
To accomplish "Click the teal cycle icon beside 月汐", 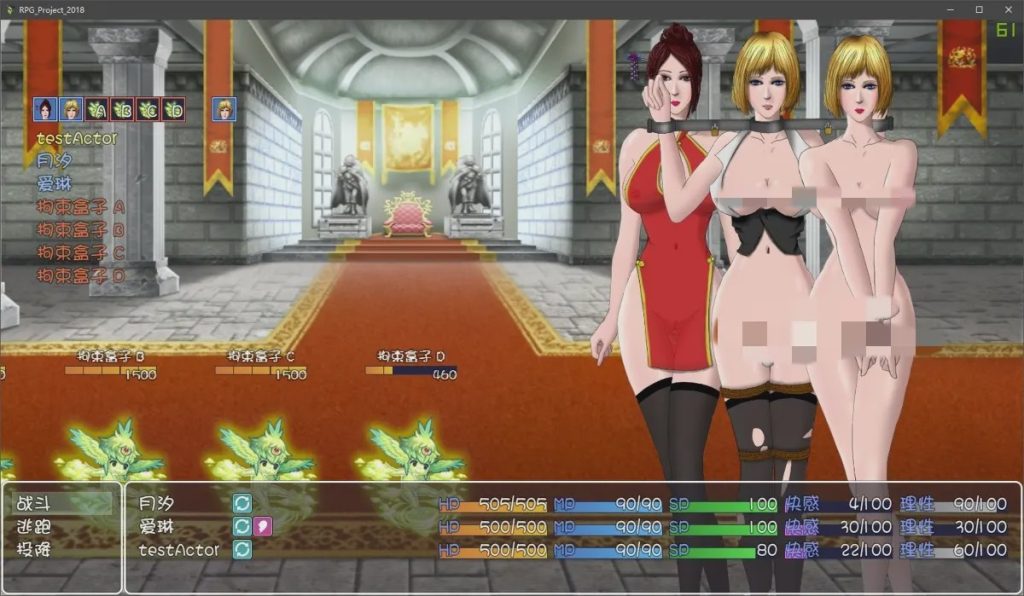I will [x=242, y=504].
